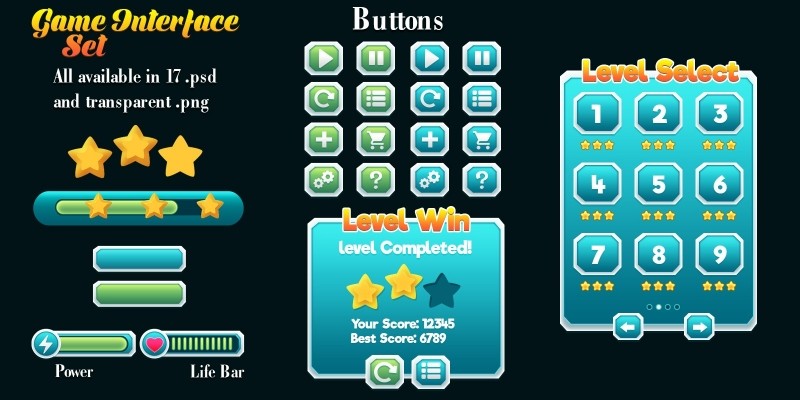Click the blue restart button in Buttons grid

[x=429, y=99]
